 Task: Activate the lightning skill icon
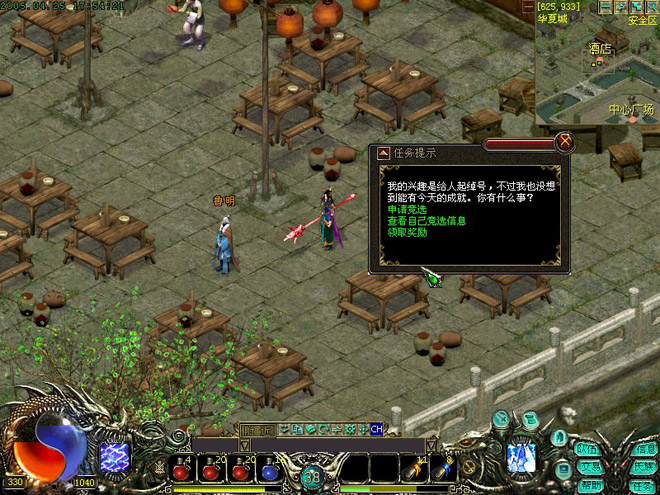[115, 458]
